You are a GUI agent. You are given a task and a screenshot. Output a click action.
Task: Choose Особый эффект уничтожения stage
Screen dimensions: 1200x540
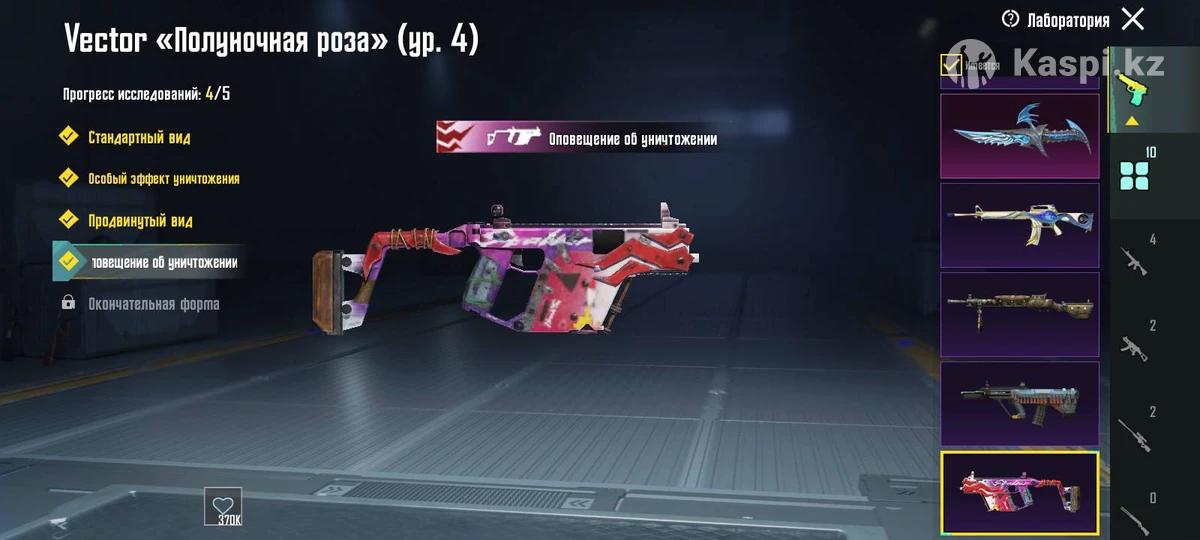point(163,178)
